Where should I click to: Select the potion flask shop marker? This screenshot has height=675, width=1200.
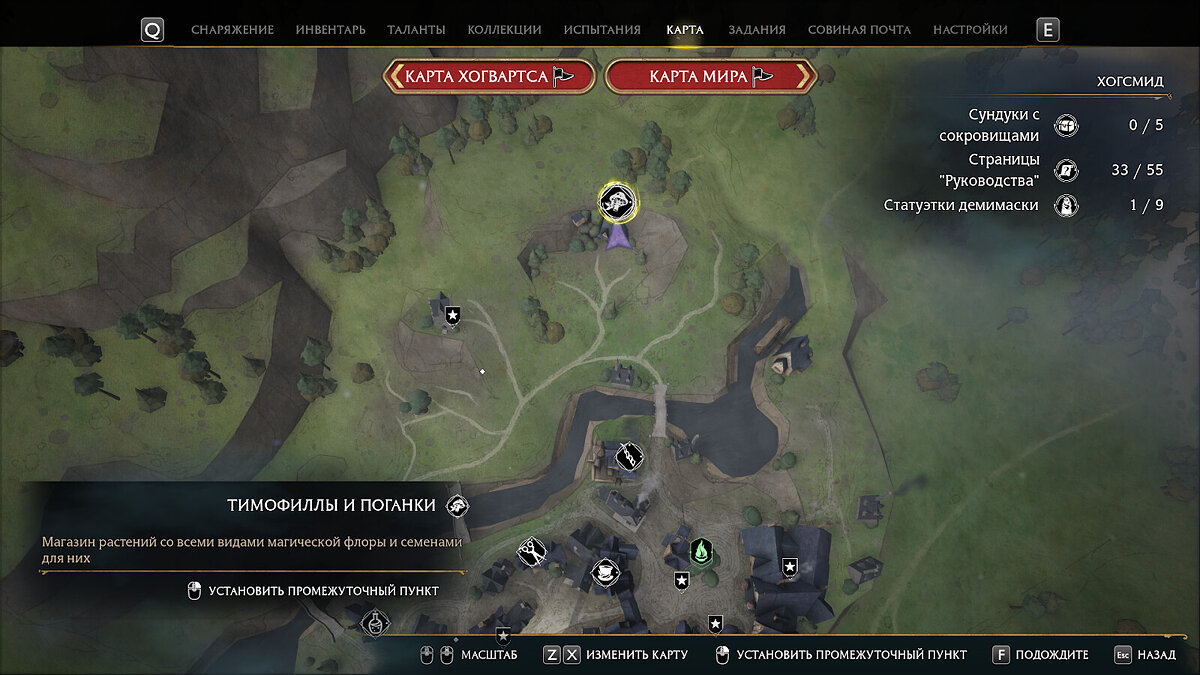(375, 625)
